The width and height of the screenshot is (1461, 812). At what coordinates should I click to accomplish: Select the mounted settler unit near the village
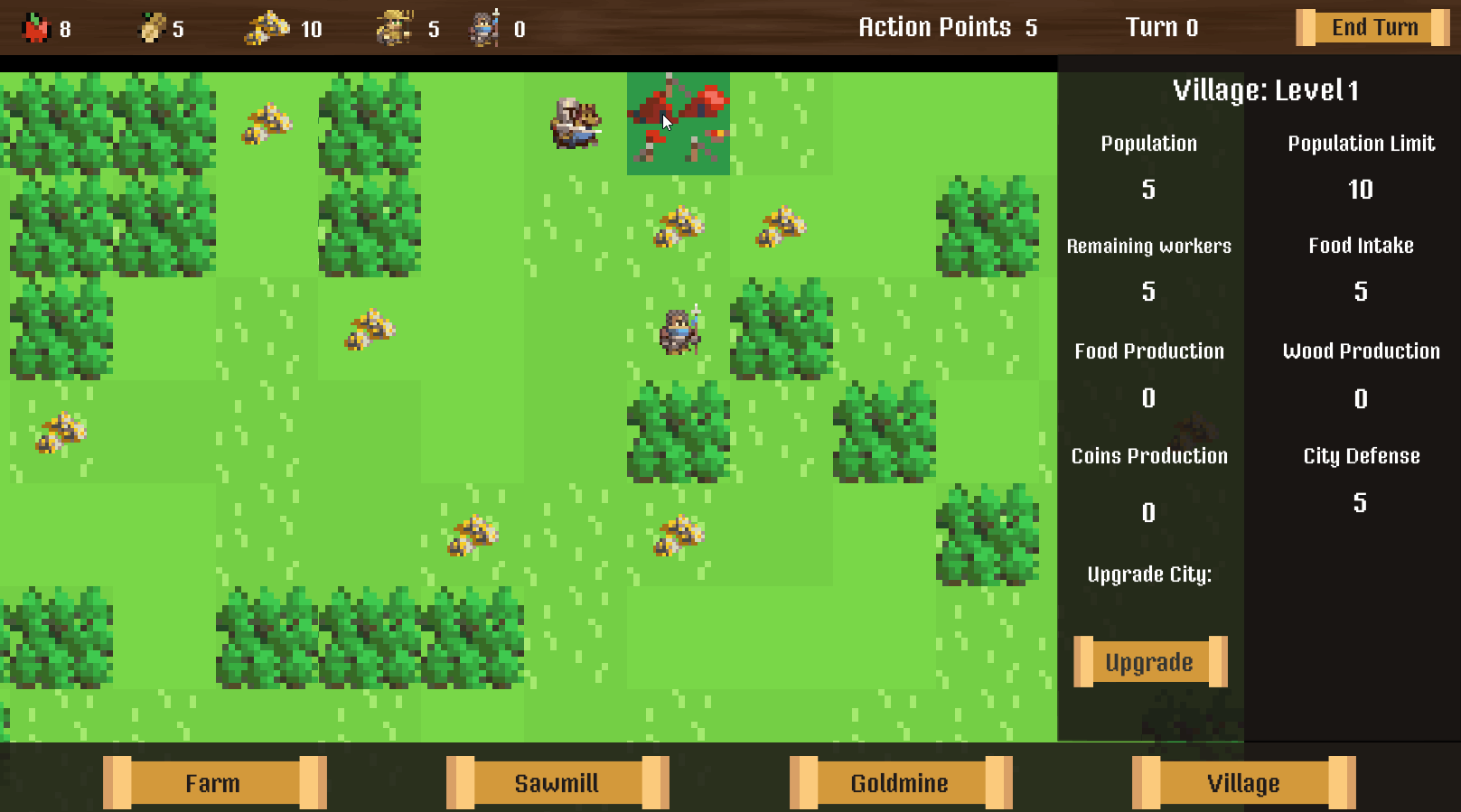574,122
